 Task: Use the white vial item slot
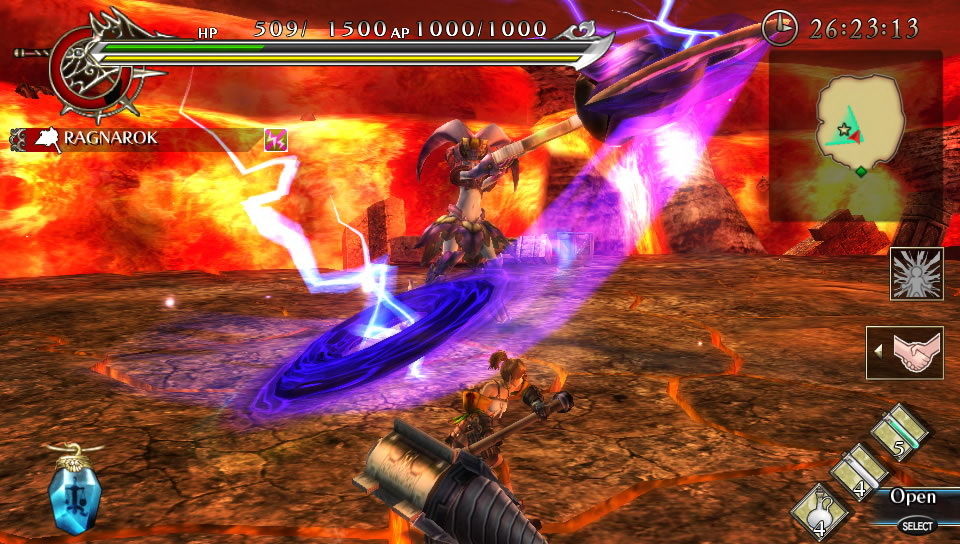[859, 471]
